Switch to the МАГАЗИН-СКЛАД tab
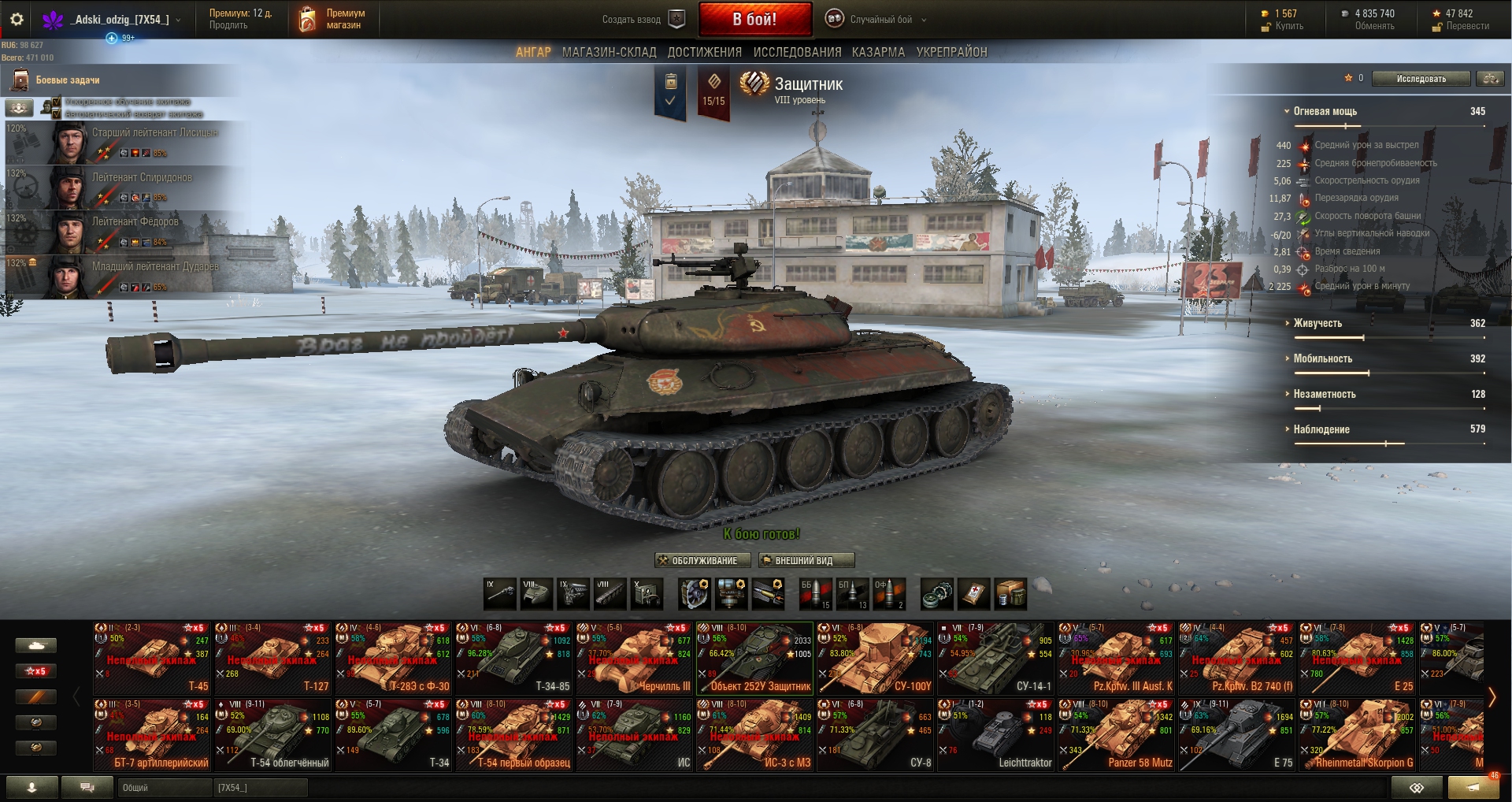Image resolution: width=1512 pixels, height=802 pixels. pos(609,52)
